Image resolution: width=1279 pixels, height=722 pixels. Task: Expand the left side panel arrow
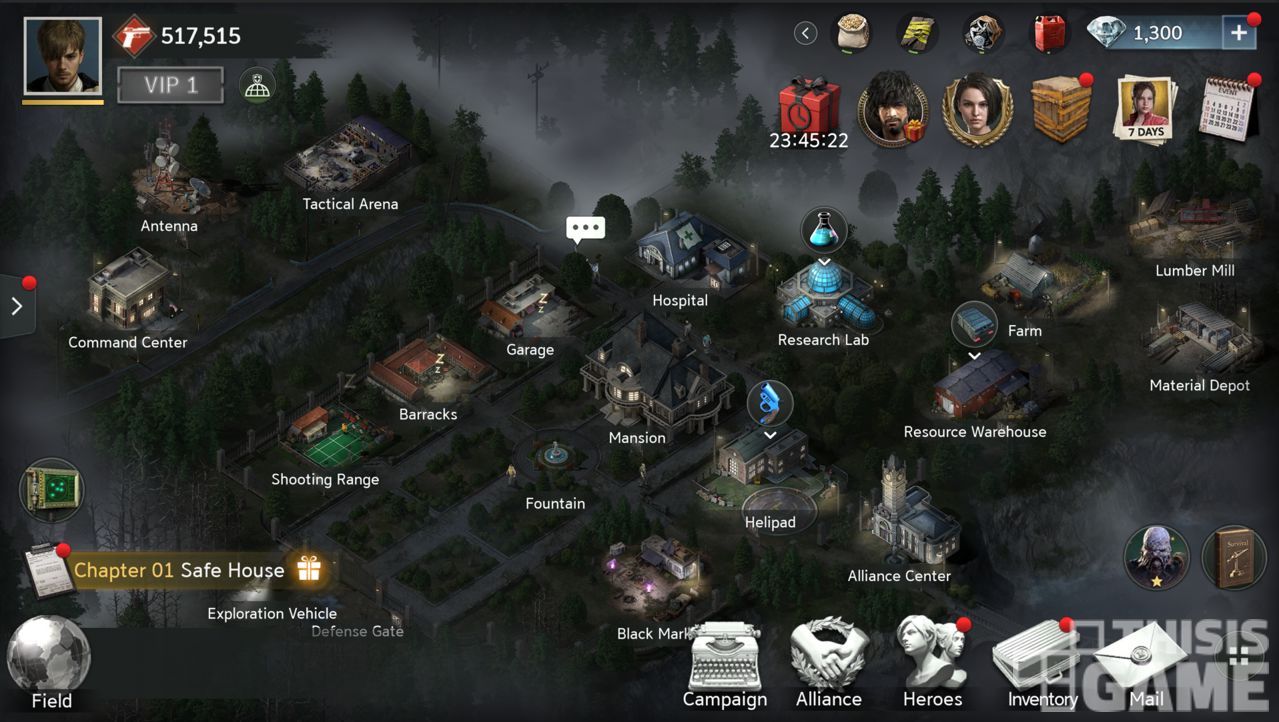click(17, 307)
